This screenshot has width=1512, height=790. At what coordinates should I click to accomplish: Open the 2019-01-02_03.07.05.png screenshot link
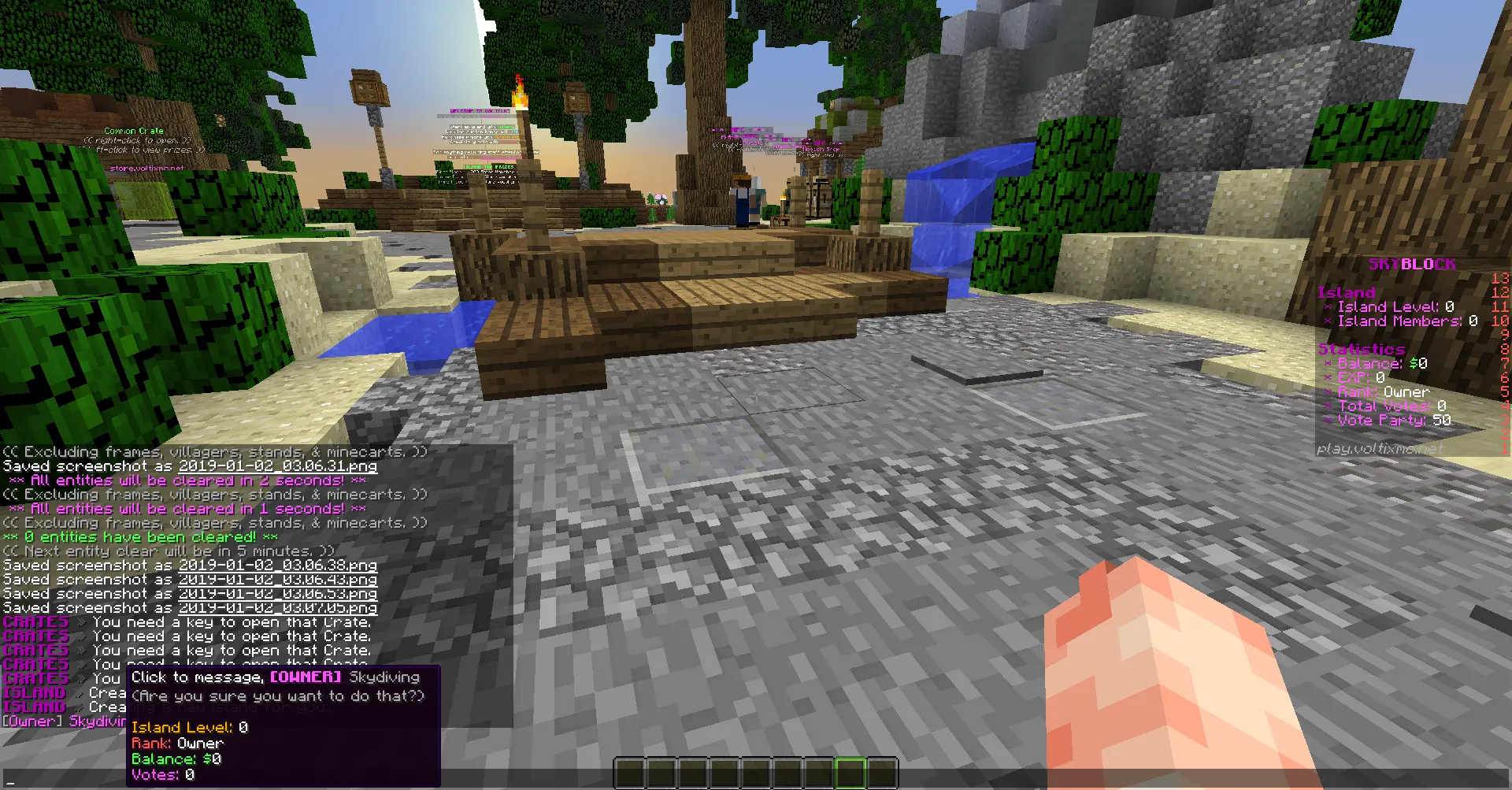pos(277,608)
